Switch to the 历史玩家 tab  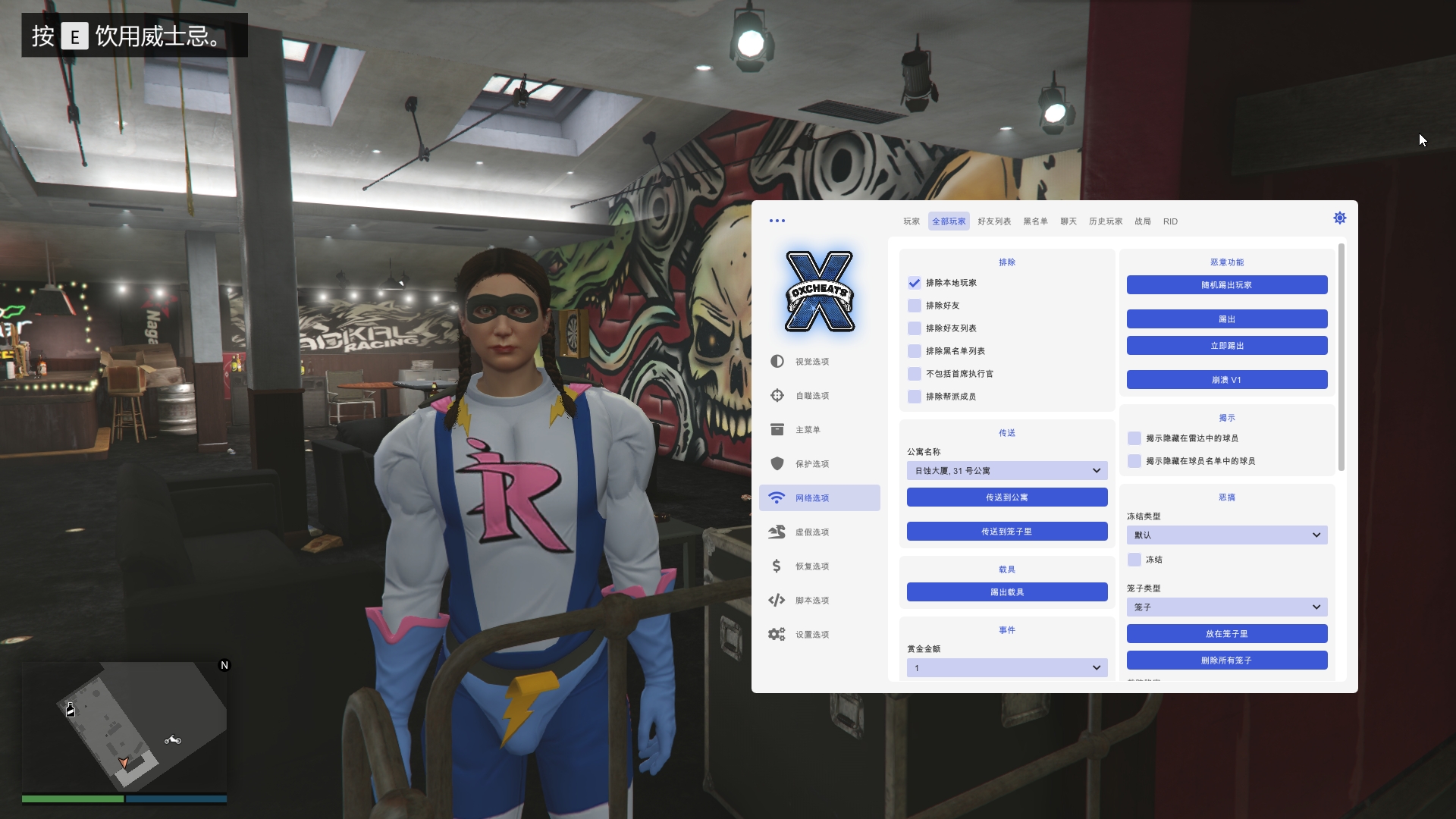click(1105, 221)
